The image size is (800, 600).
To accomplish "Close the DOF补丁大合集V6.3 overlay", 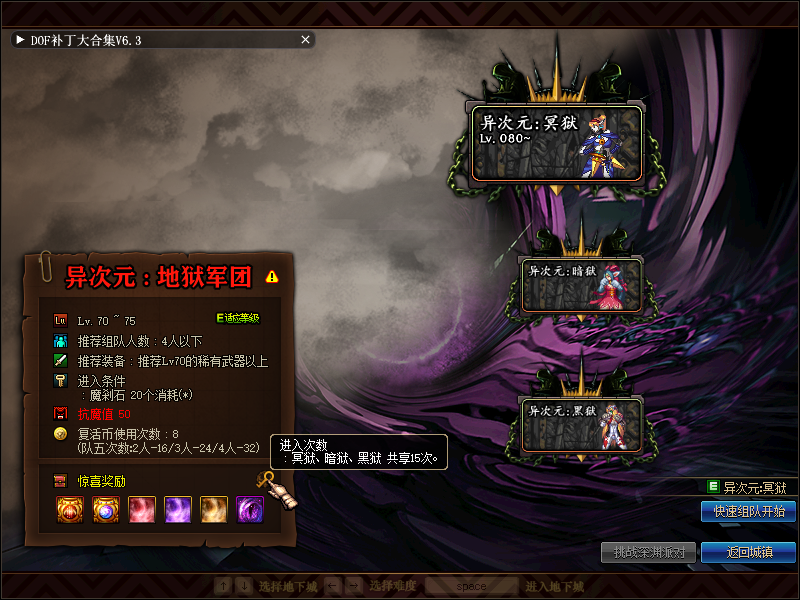I will tap(306, 40).
